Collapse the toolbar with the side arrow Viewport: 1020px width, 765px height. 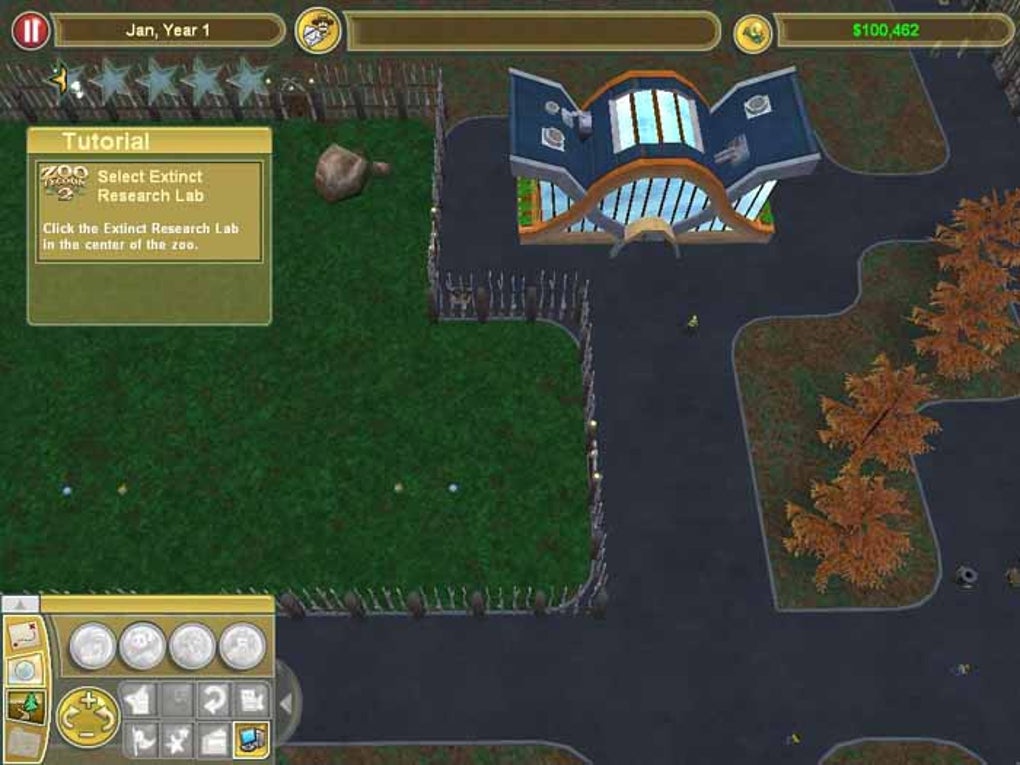(x=286, y=704)
